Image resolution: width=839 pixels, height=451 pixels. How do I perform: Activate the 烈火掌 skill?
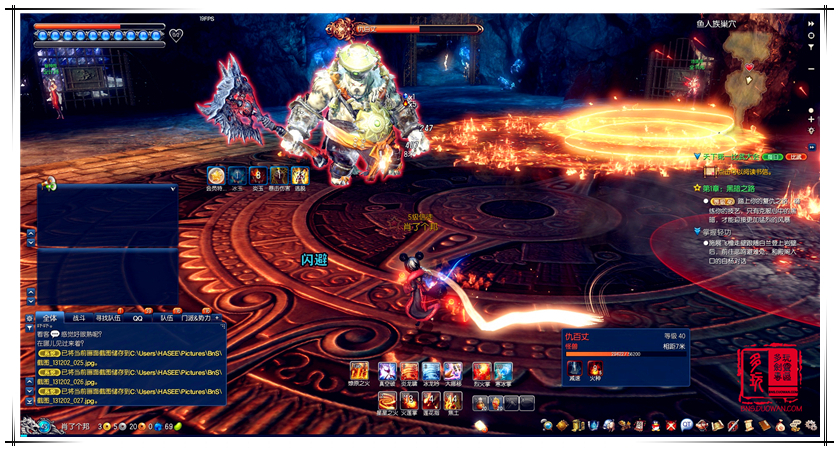point(481,371)
